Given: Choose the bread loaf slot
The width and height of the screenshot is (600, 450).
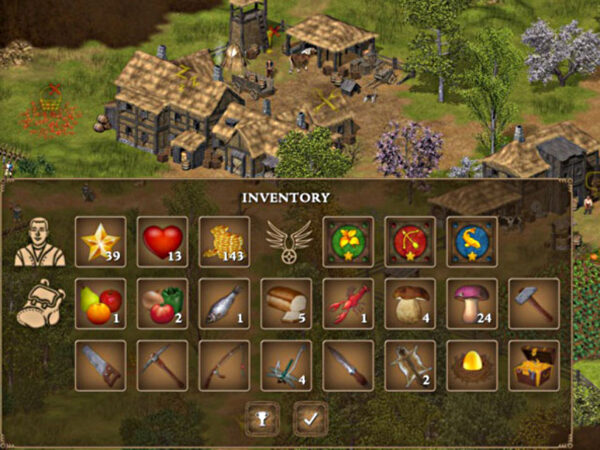Looking at the screenshot, I should click(286, 303).
